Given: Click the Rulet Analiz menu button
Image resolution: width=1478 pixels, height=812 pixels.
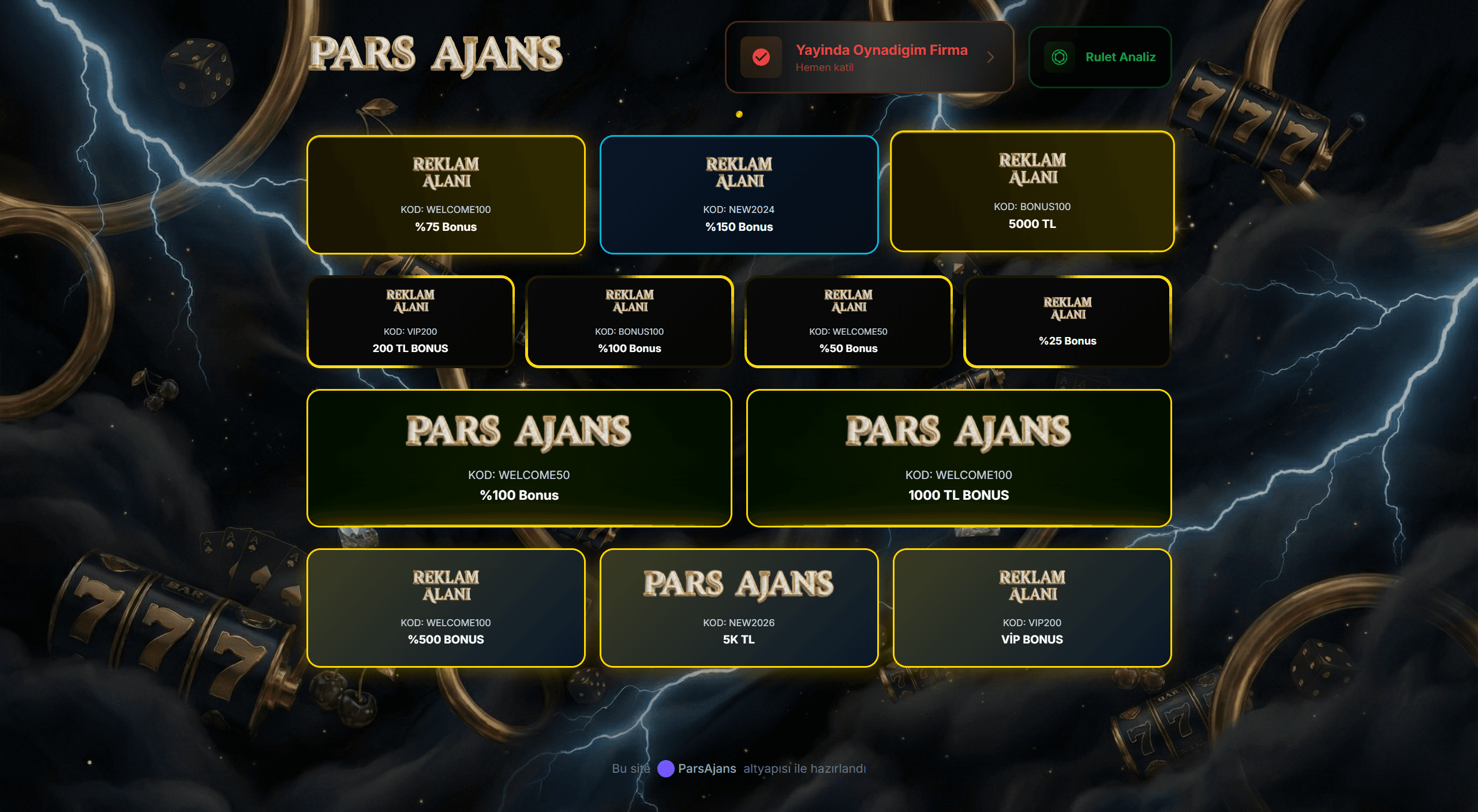Looking at the screenshot, I should click(1099, 57).
